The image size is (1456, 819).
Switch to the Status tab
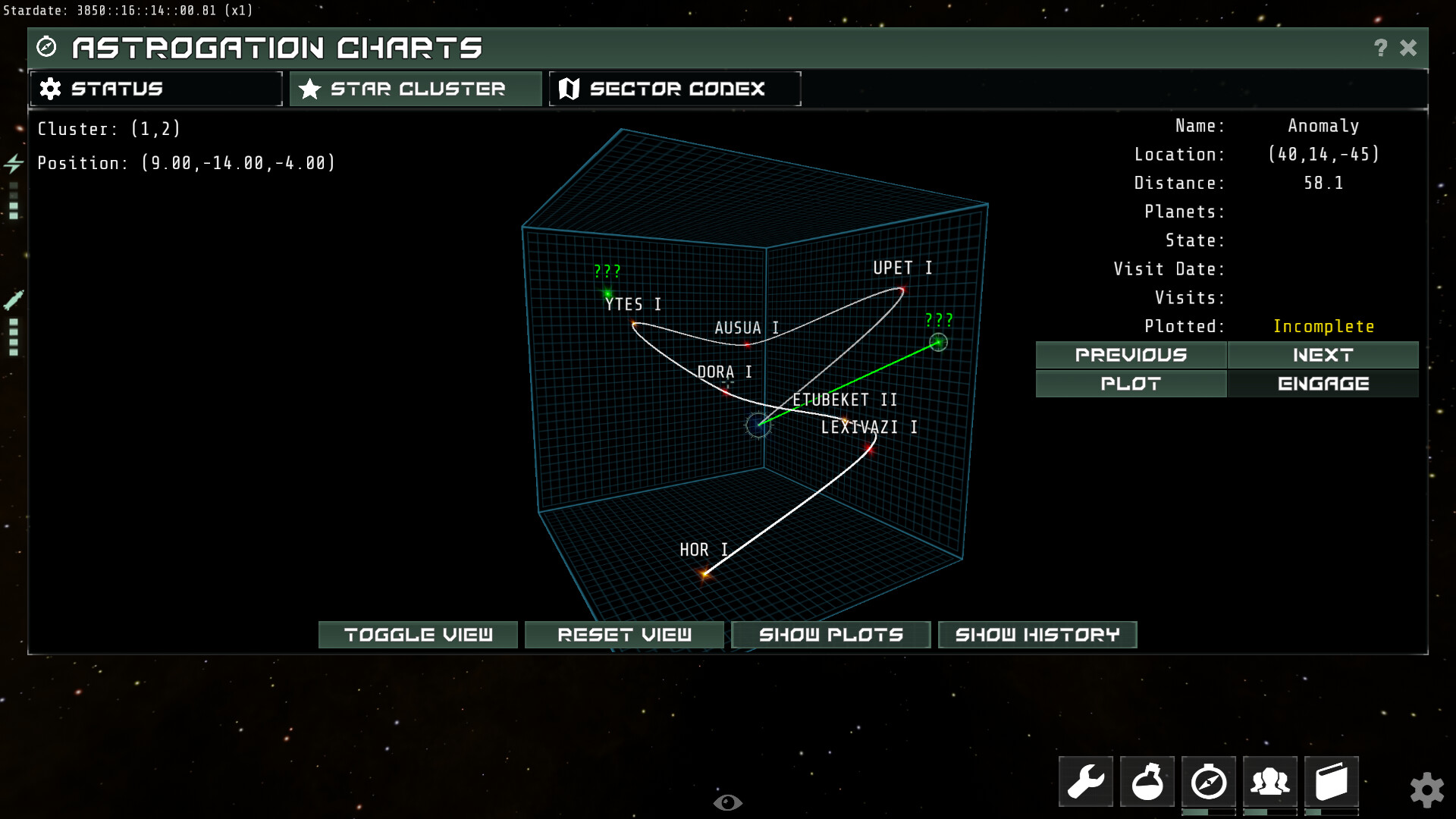pyautogui.click(x=155, y=88)
